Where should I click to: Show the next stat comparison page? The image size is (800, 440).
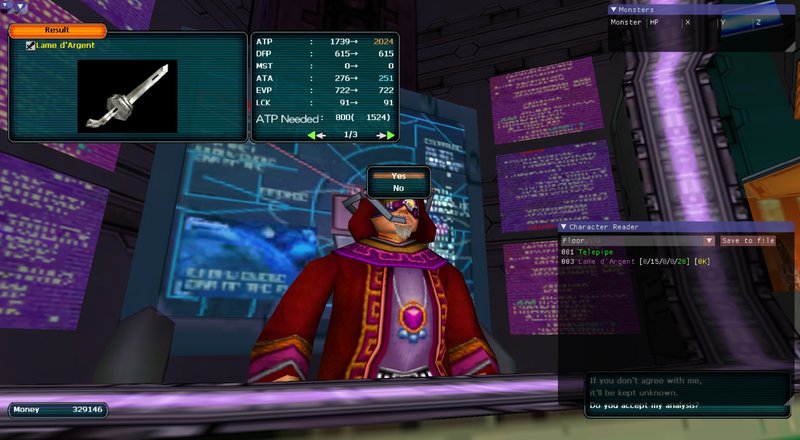tap(386, 134)
